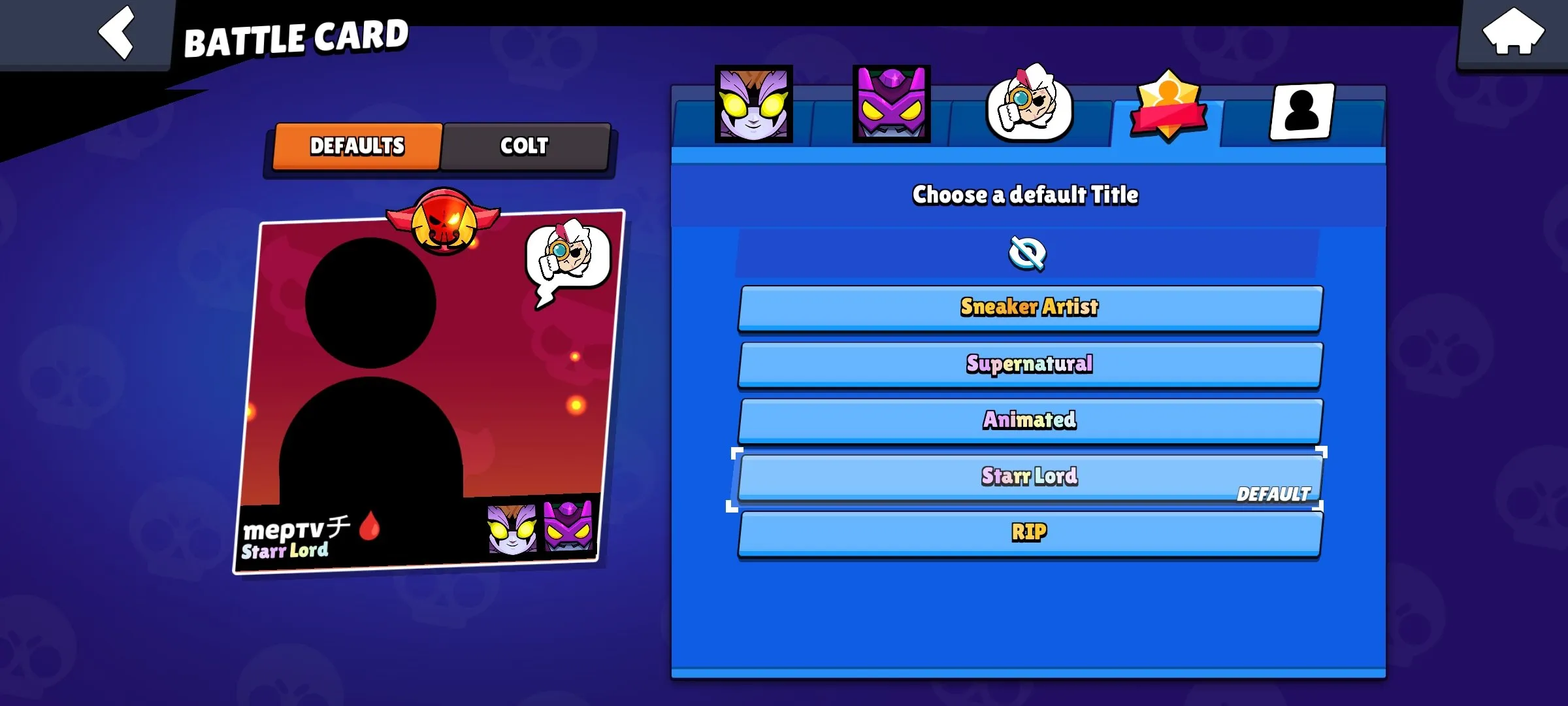Open the profile silhouette tab
The height and width of the screenshot is (706, 1568).
tap(1300, 111)
